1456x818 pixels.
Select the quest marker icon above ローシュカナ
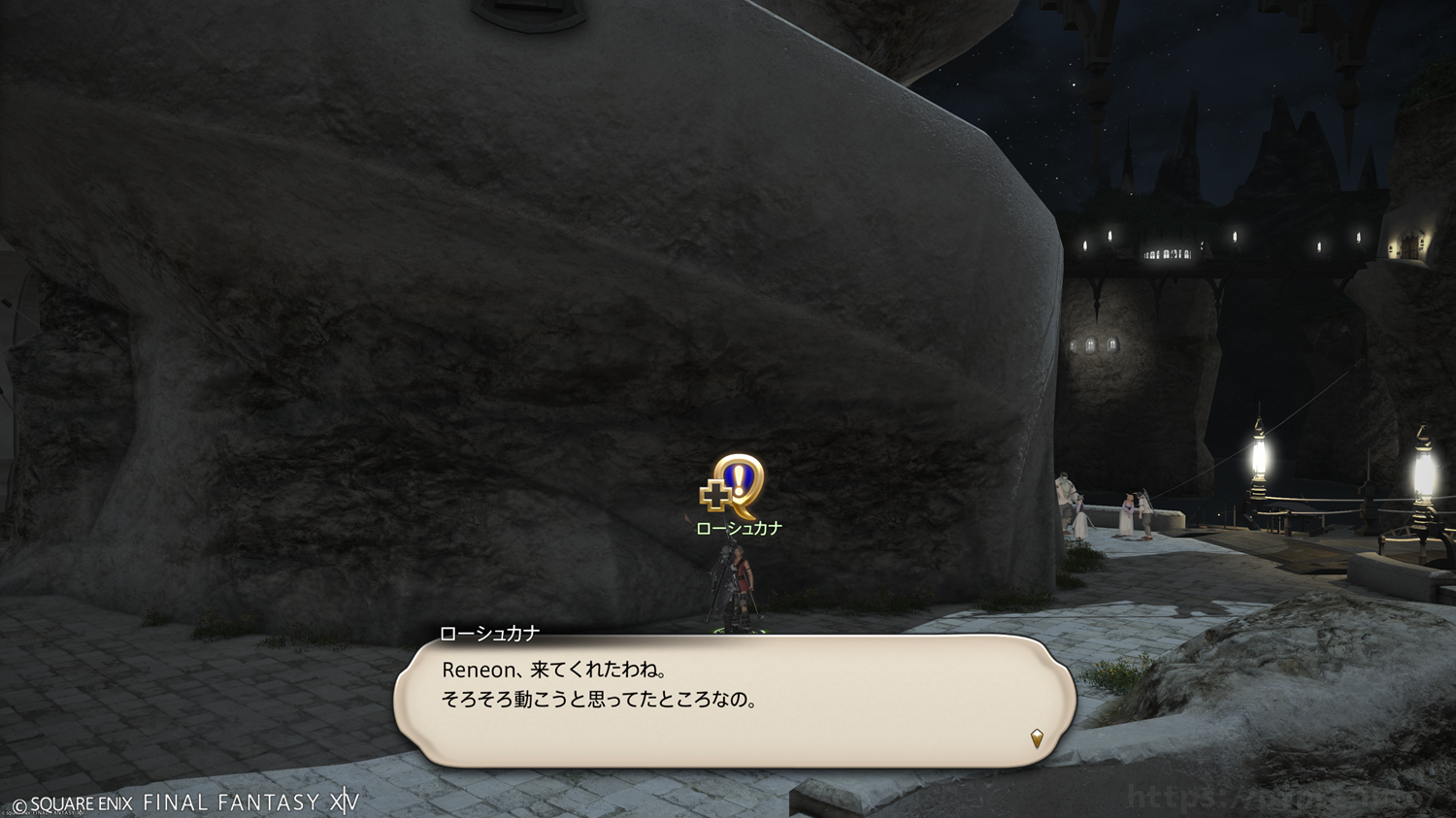[x=734, y=487]
